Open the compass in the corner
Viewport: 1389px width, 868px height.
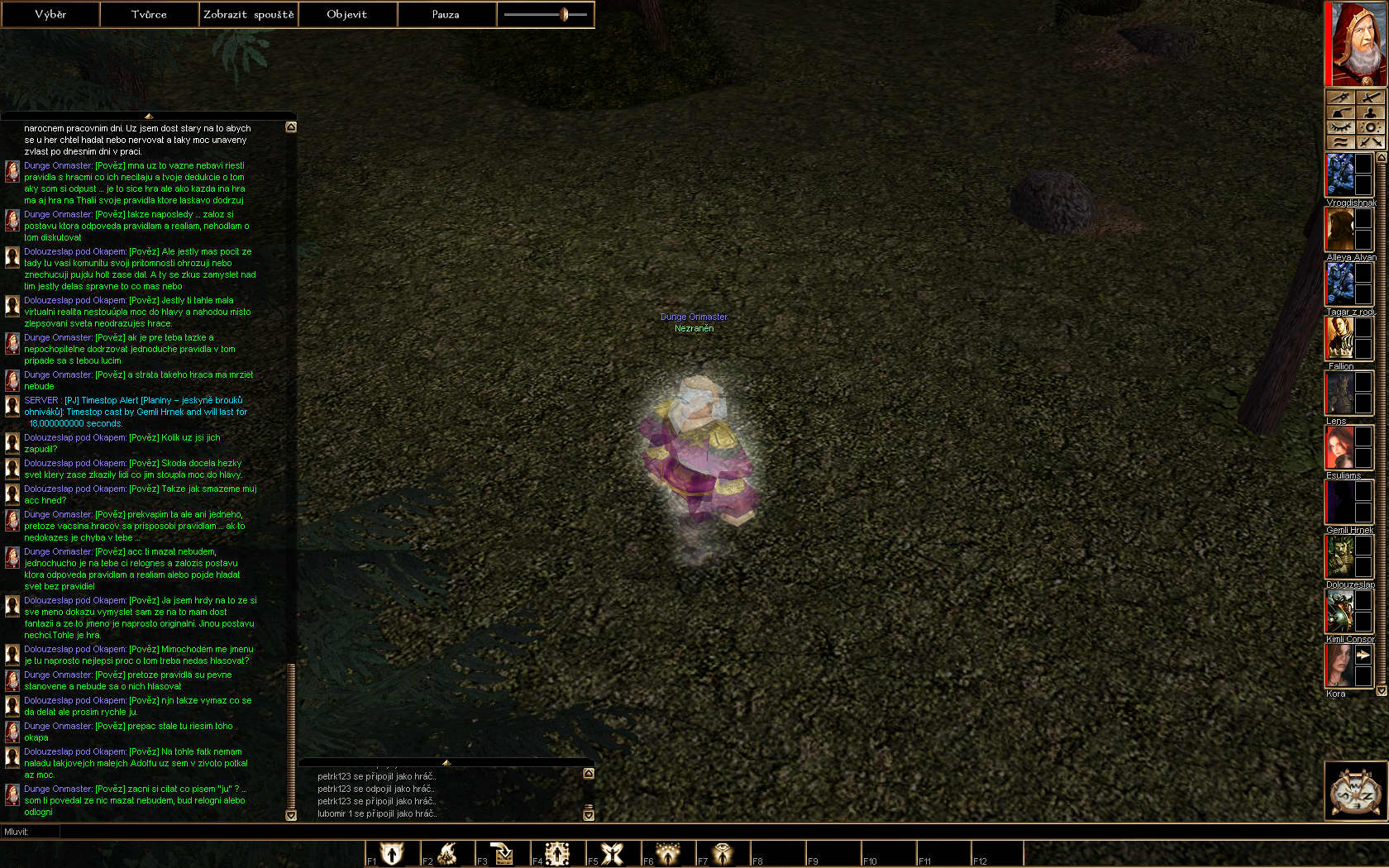click(x=1356, y=791)
